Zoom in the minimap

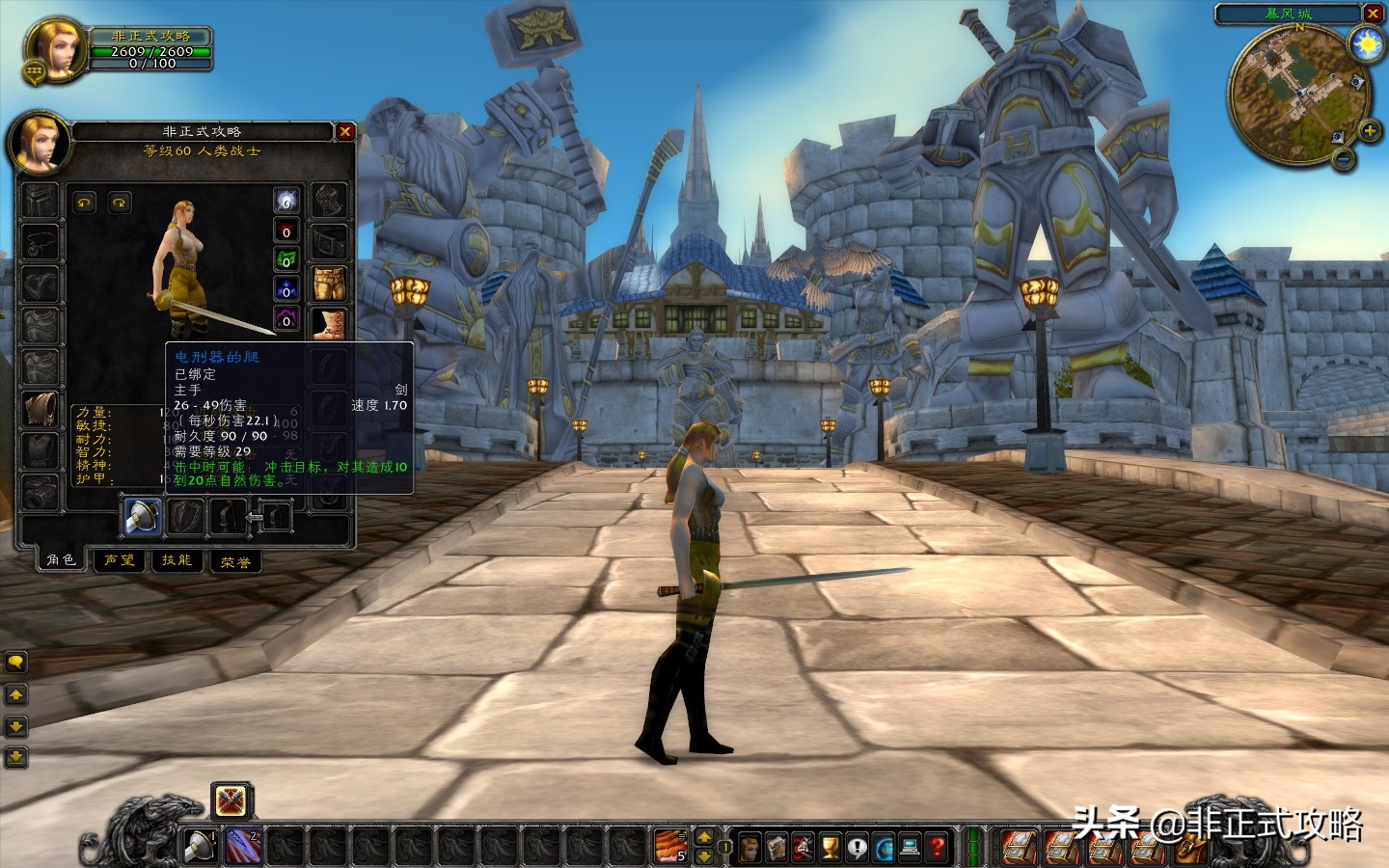1369,130
